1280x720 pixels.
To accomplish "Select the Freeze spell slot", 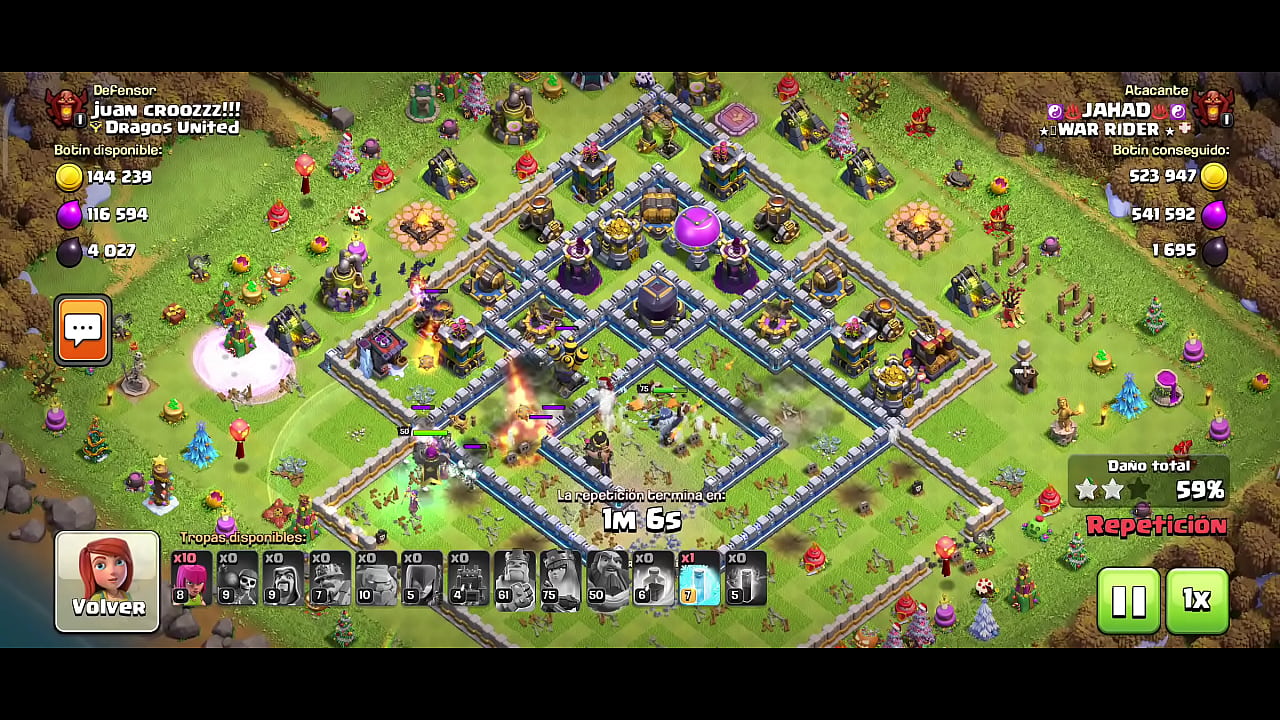I will pyautogui.click(x=699, y=579).
